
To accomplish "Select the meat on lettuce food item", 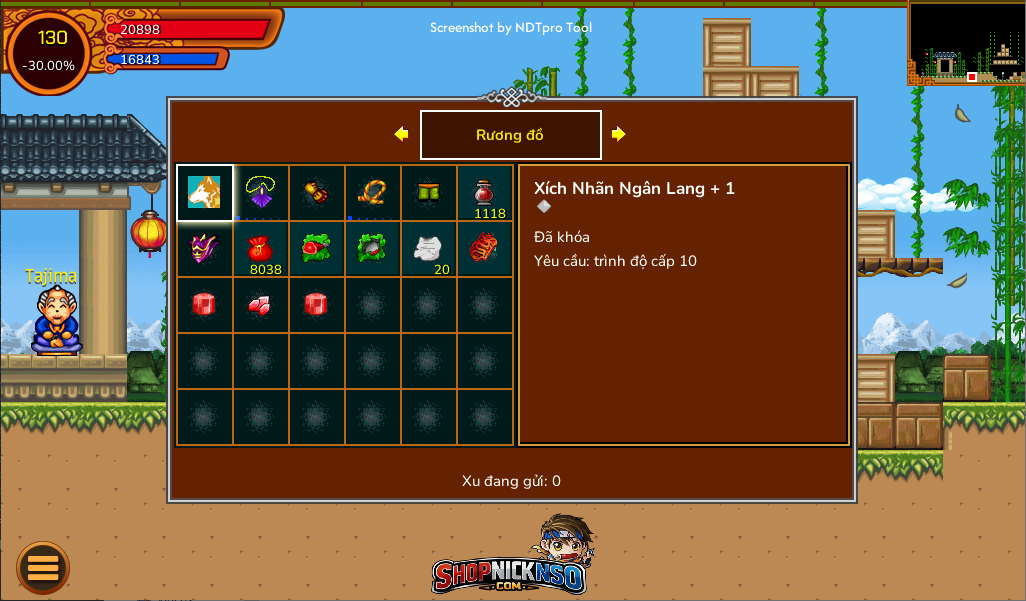I will coord(317,249).
